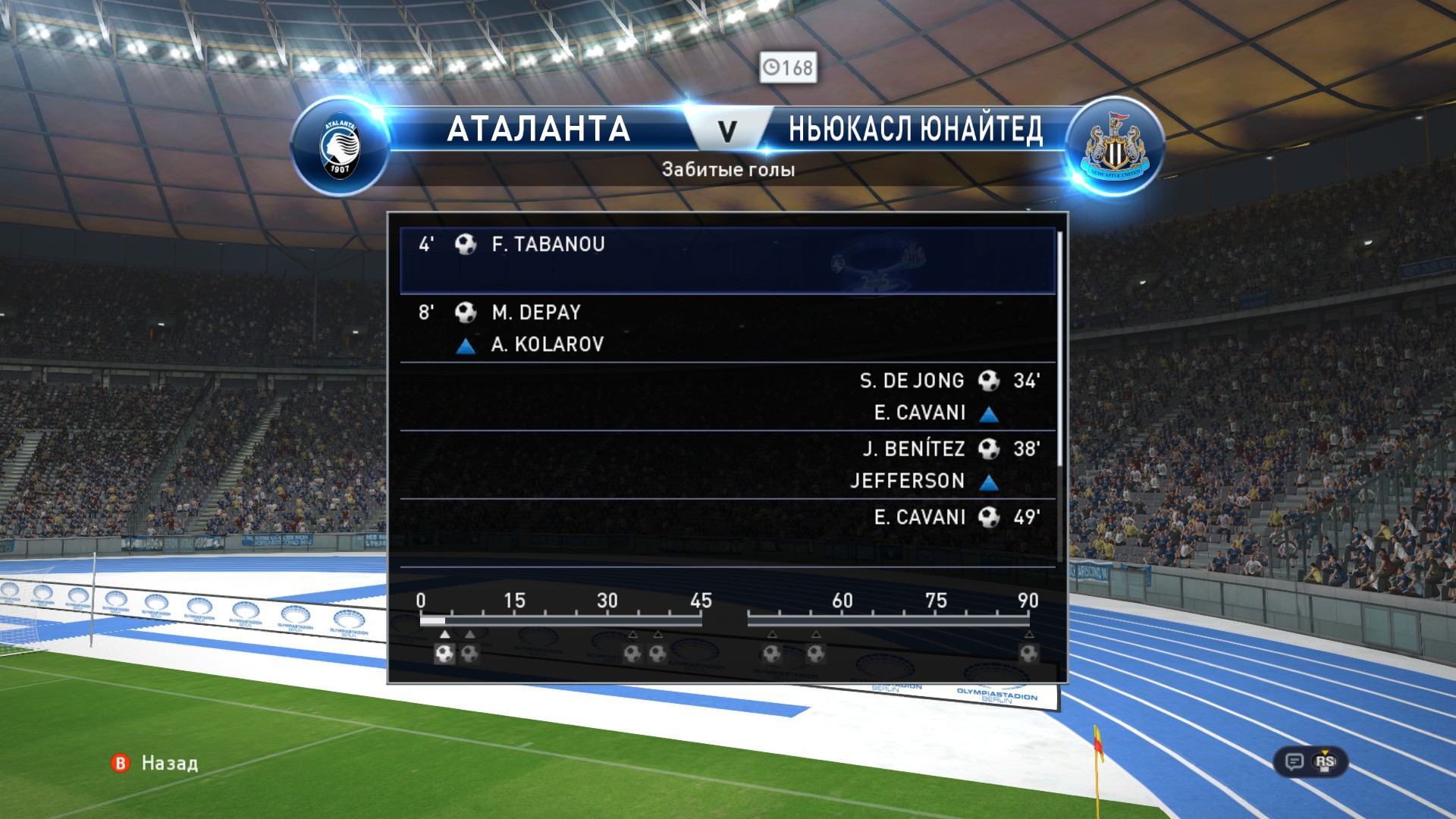The width and height of the screenshot is (1456, 819).
Task: Select S. De Jong's 34' goal row
Action: coord(726,396)
